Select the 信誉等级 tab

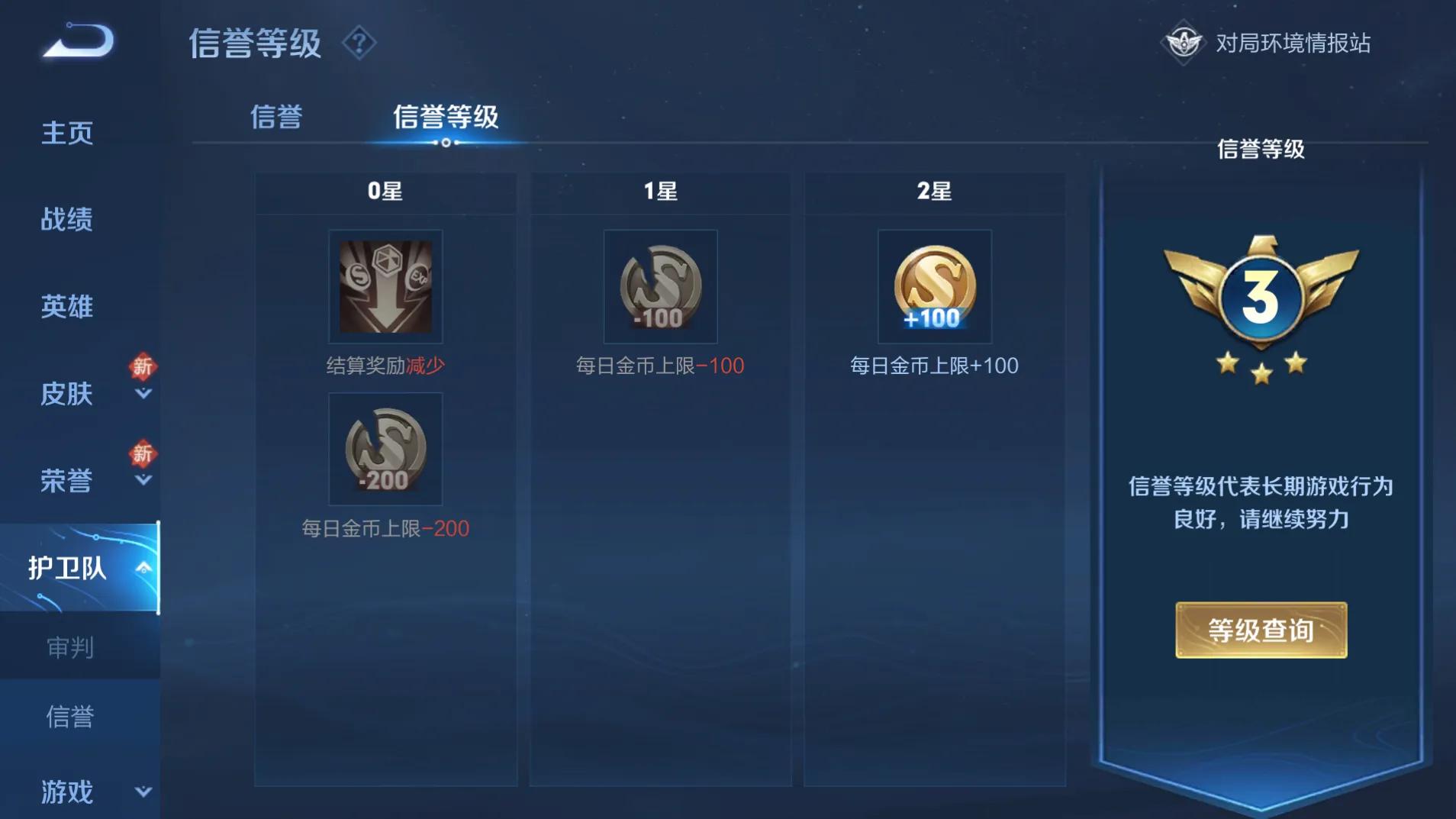[446, 116]
